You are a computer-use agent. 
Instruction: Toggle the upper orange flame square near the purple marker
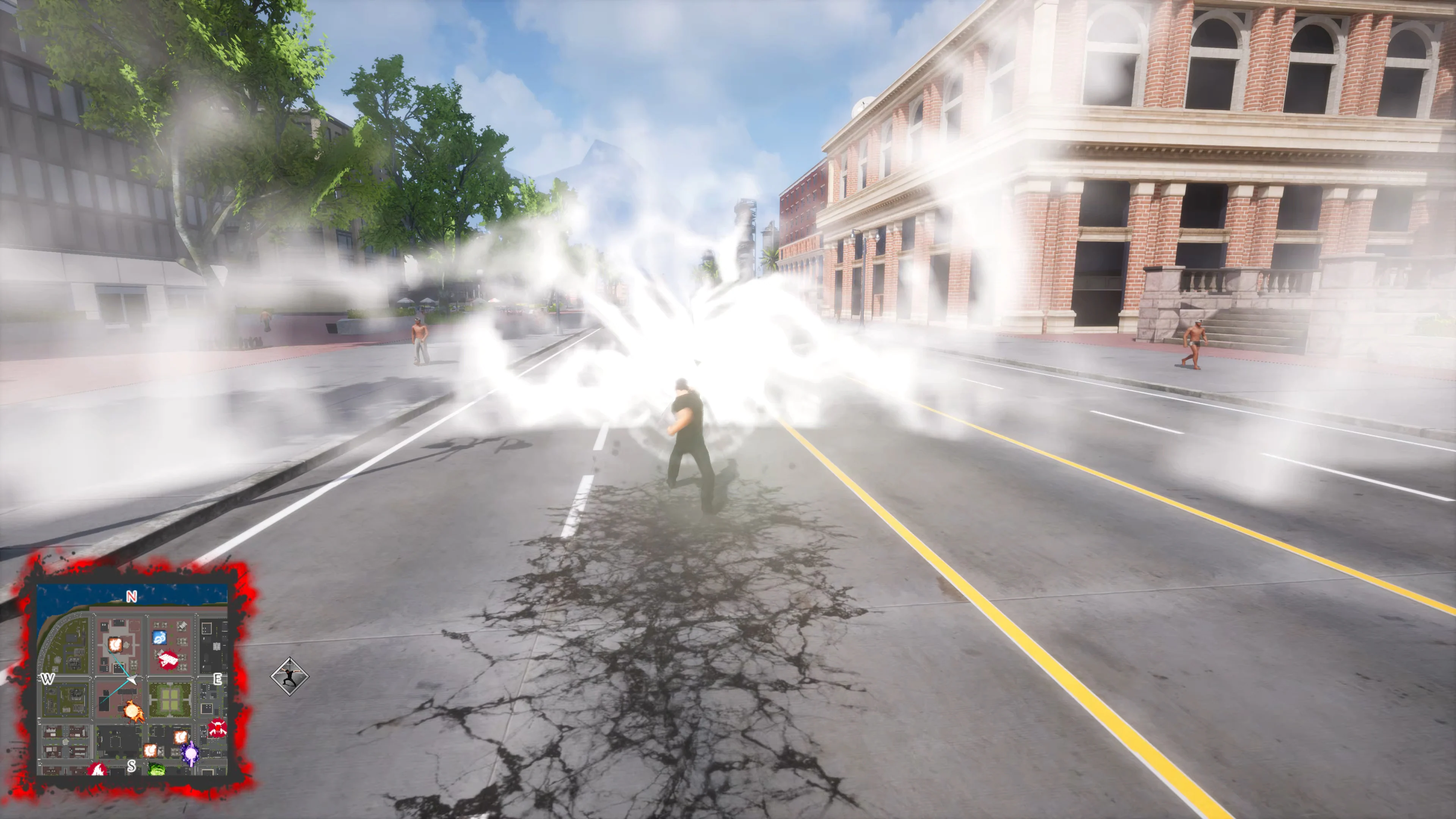(x=182, y=738)
